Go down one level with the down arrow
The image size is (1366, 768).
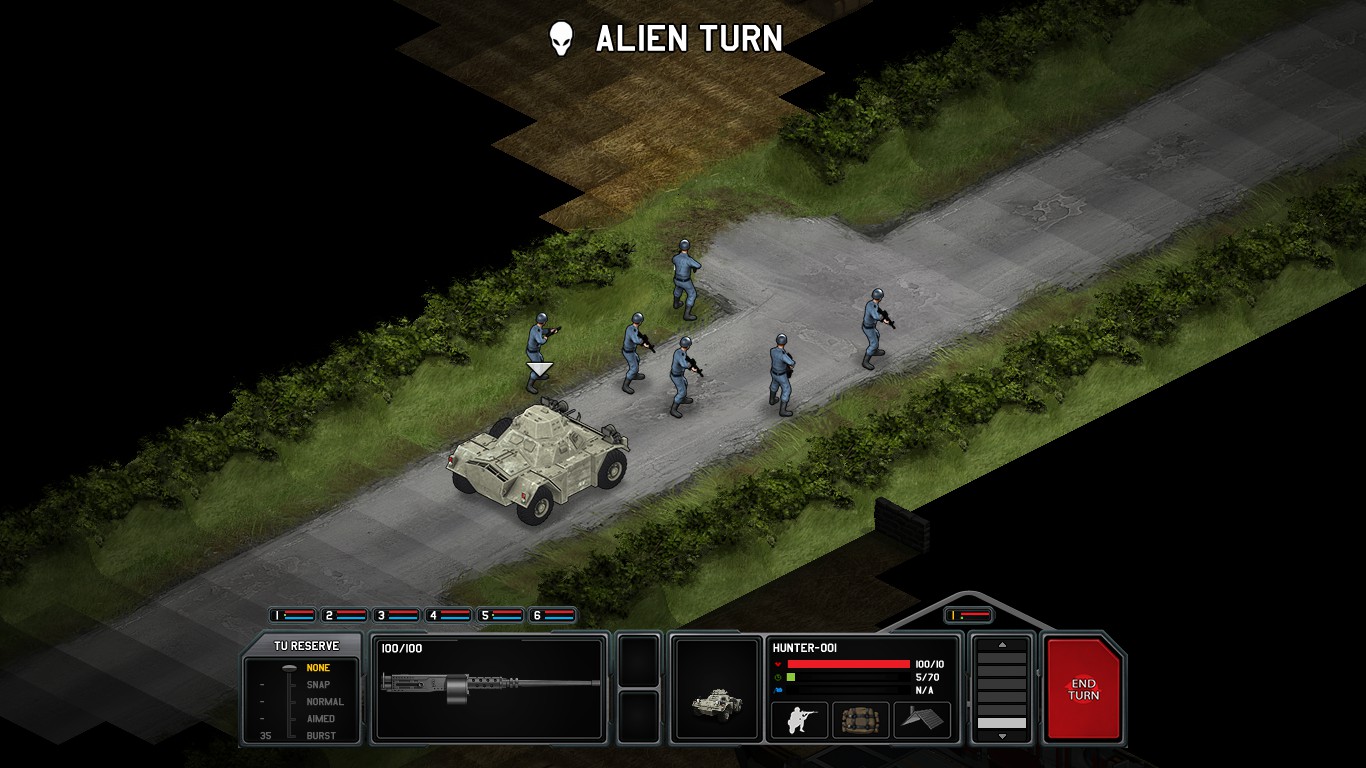point(1001,736)
